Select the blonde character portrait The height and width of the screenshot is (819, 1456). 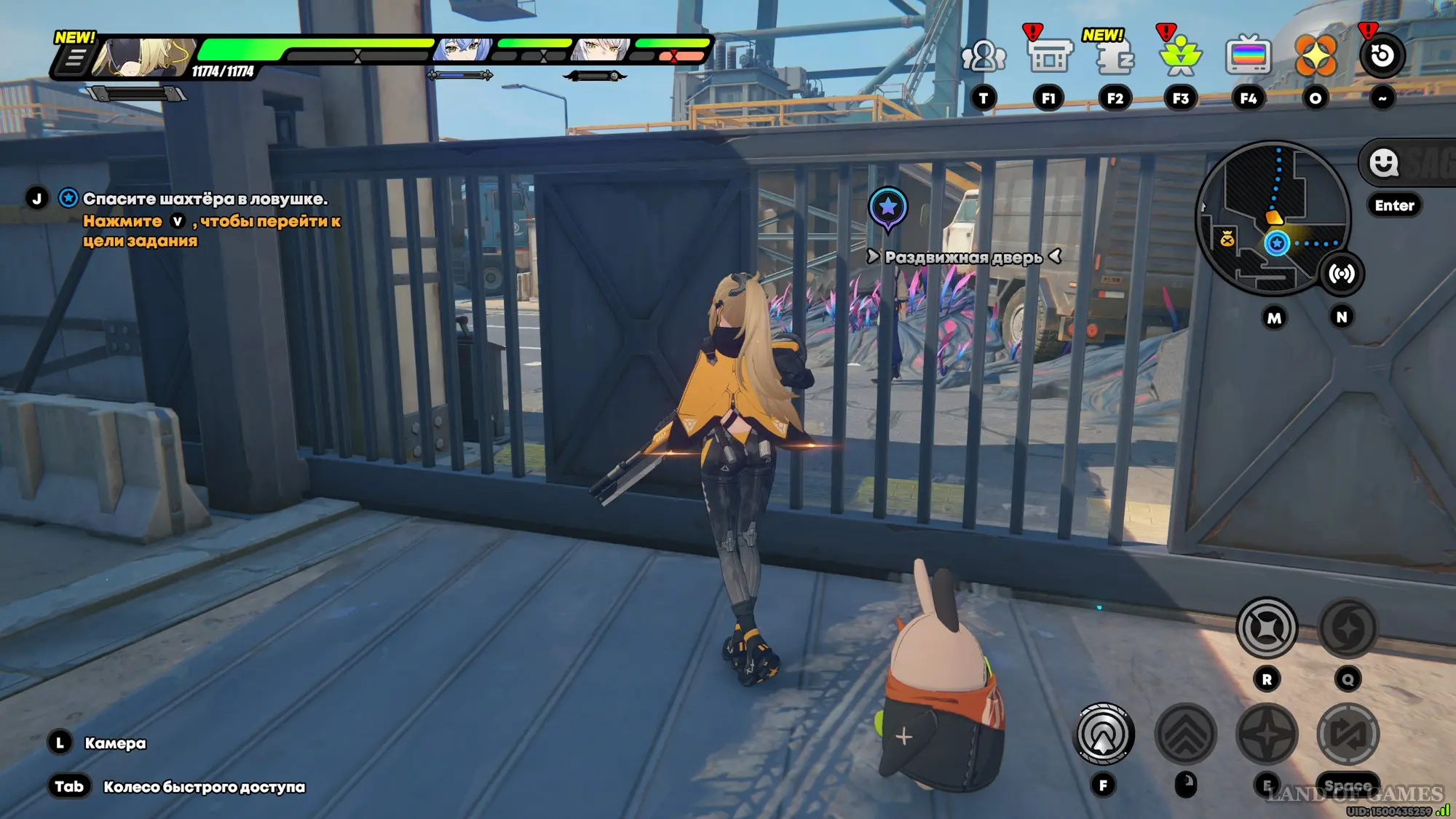146,57
